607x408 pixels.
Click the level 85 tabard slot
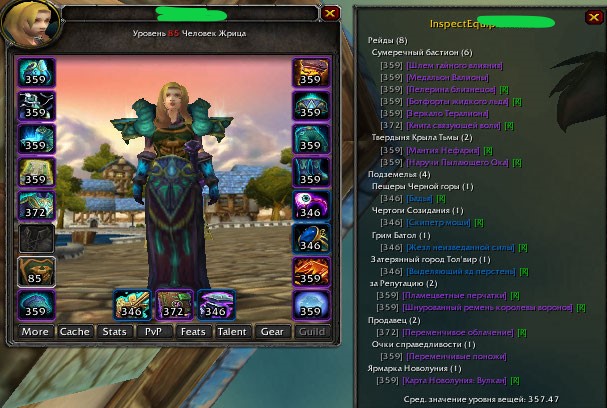click(x=36, y=272)
